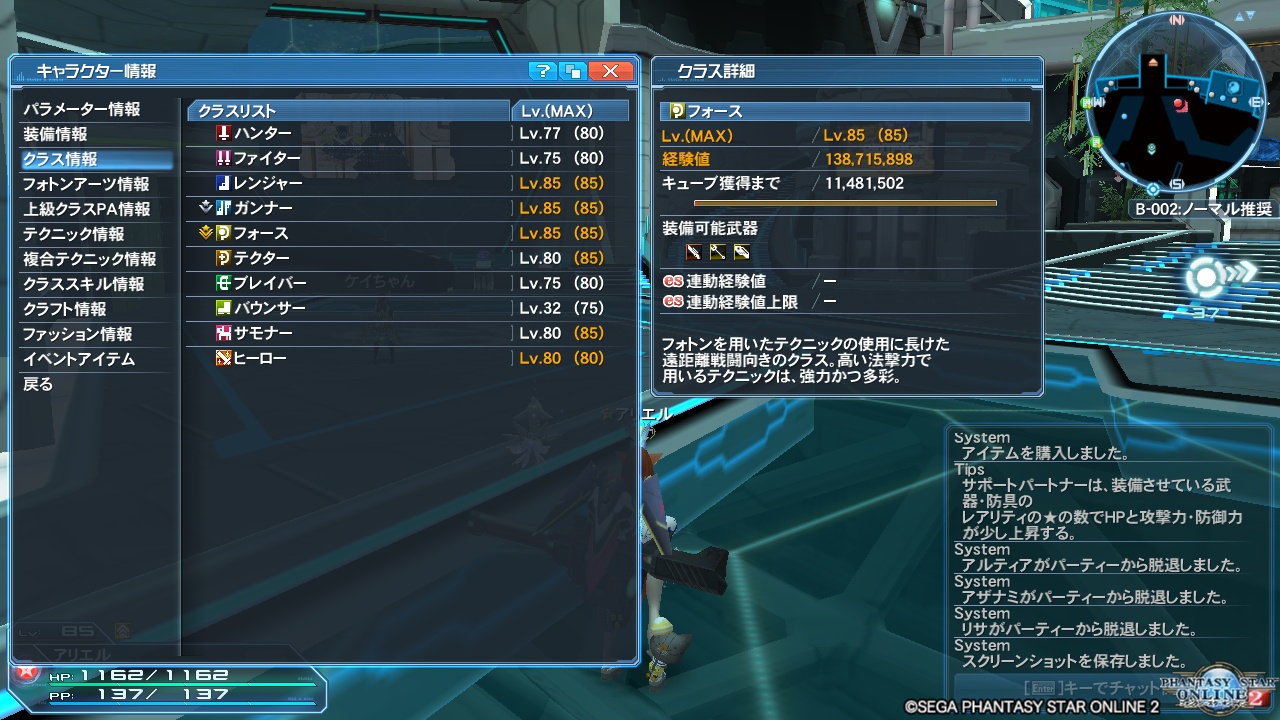1280x720 pixels.
Task: Click the orange cube progress gauge
Action: [845, 204]
